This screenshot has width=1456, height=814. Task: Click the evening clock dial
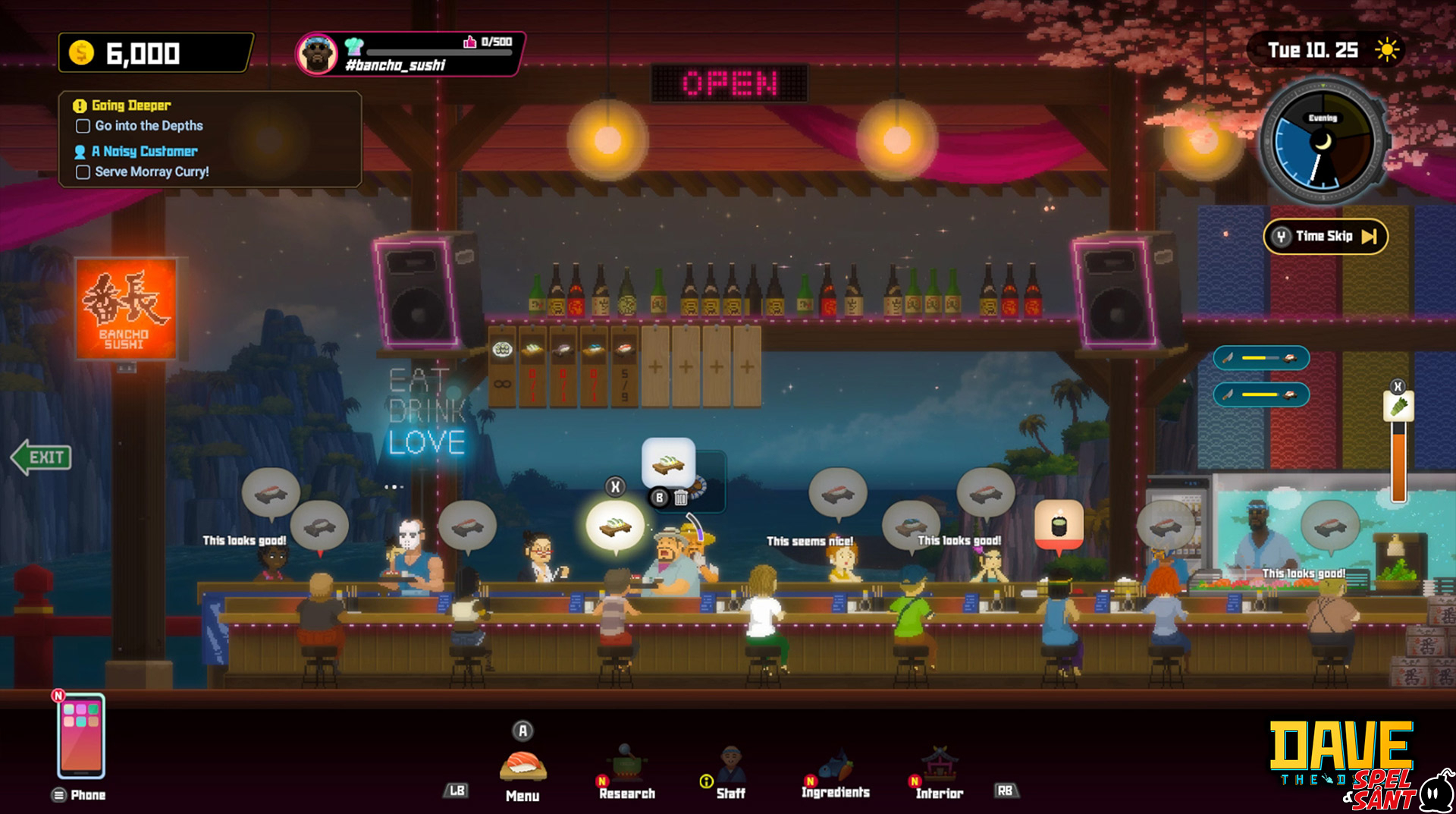click(x=1323, y=142)
